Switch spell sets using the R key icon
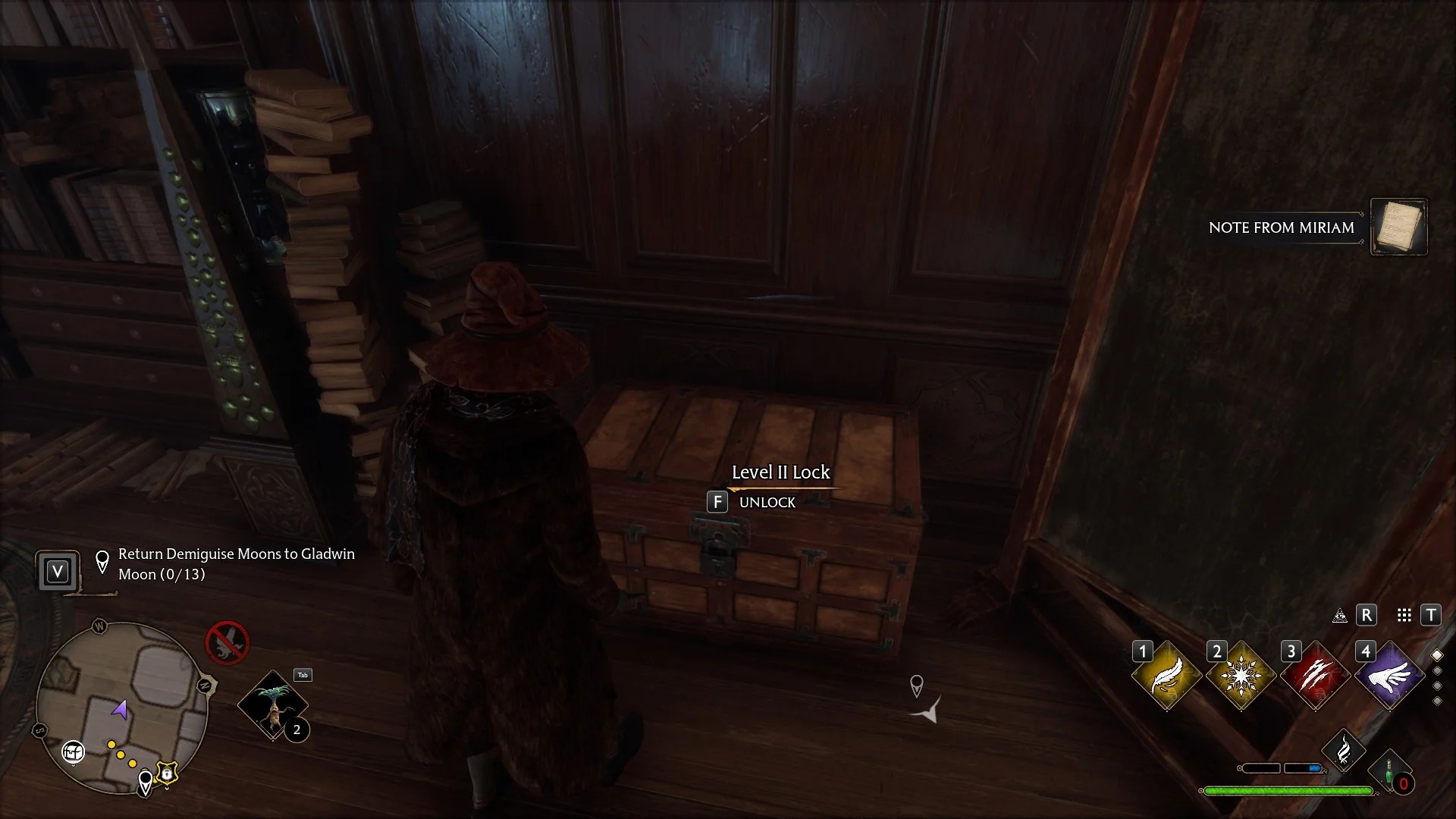This screenshot has width=1456, height=819. click(1367, 615)
